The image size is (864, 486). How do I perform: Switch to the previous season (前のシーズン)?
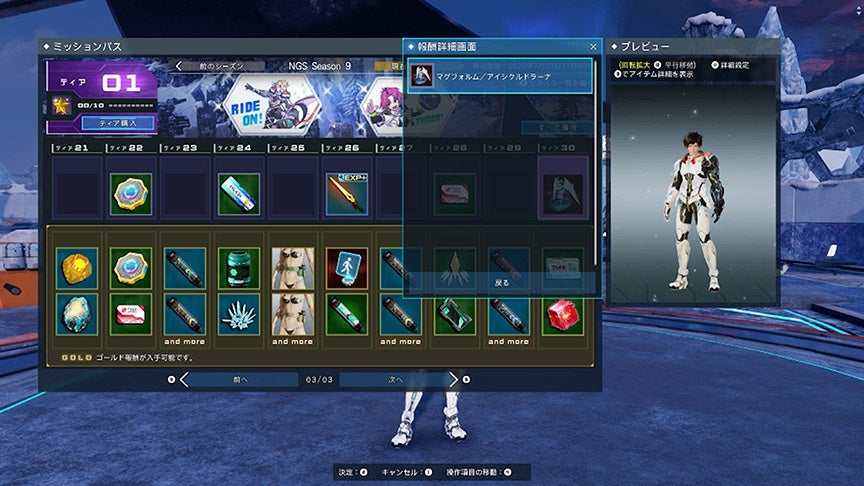point(222,66)
